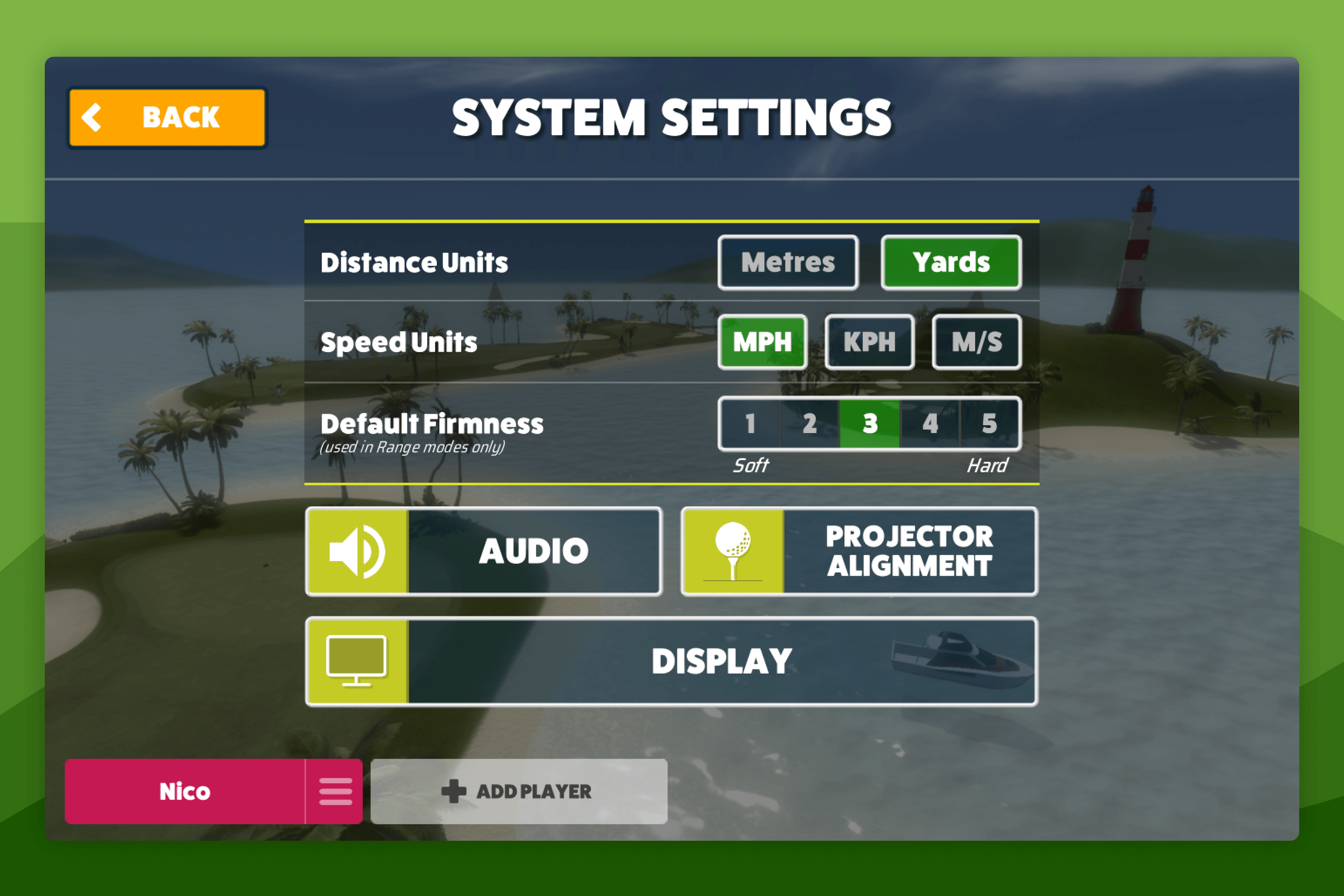Image resolution: width=1344 pixels, height=896 pixels.
Task: Switch distance units to Yards
Action: [x=951, y=262]
